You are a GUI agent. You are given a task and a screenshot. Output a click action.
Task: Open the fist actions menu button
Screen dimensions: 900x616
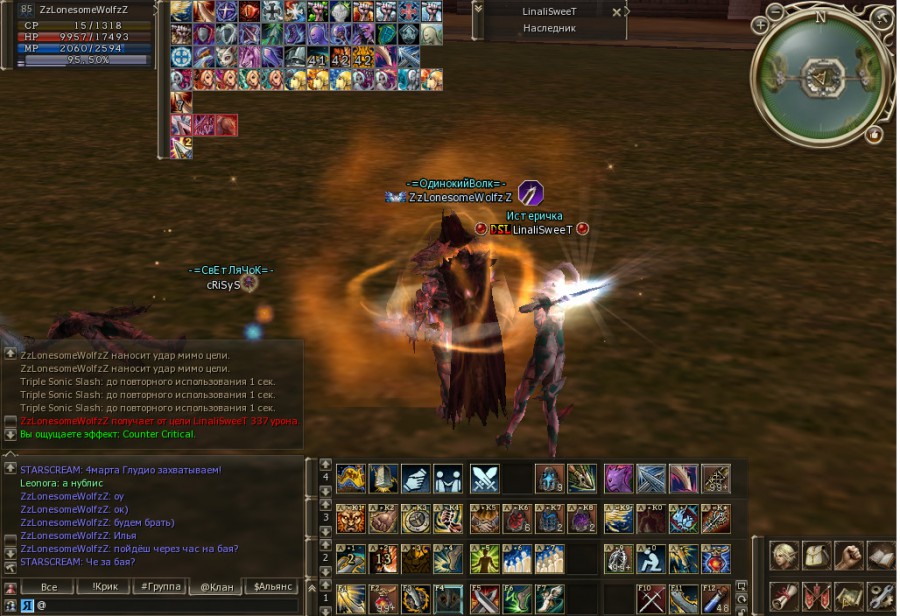(x=850, y=556)
